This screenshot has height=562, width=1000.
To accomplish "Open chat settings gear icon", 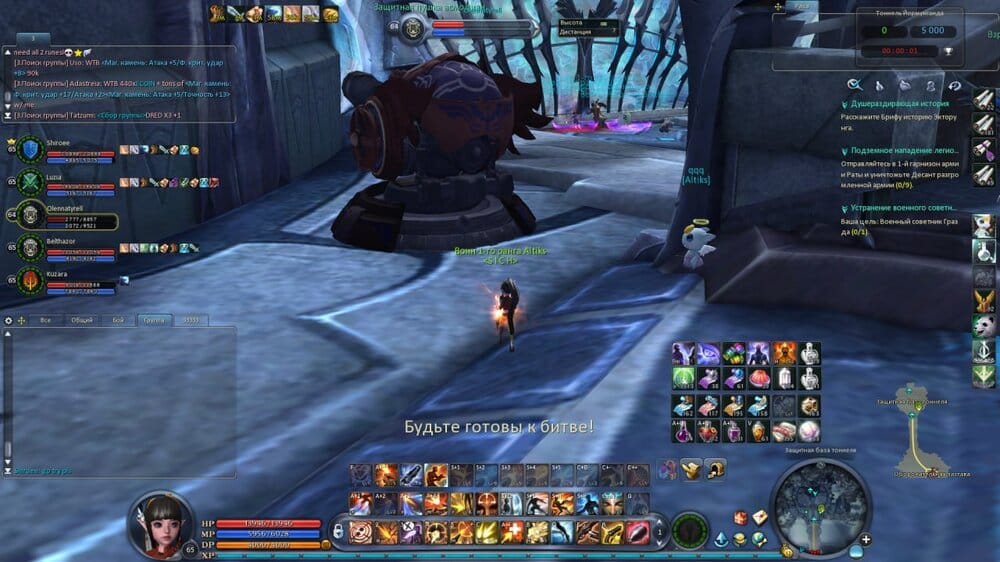I will pos(9,320).
